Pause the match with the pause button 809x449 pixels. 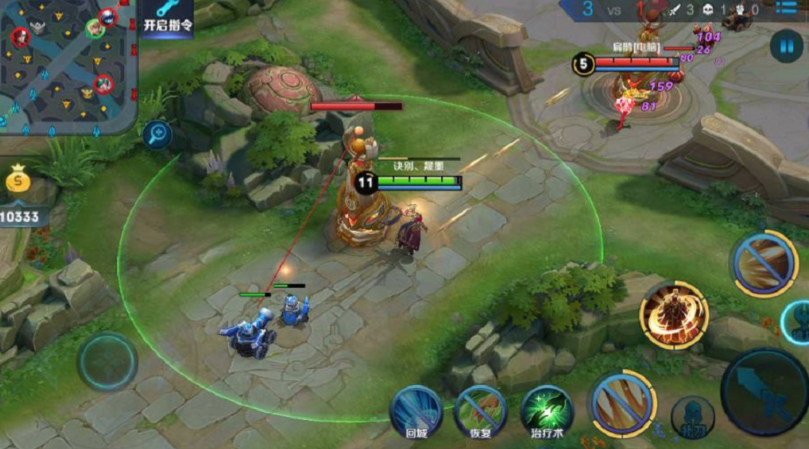(786, 45)
